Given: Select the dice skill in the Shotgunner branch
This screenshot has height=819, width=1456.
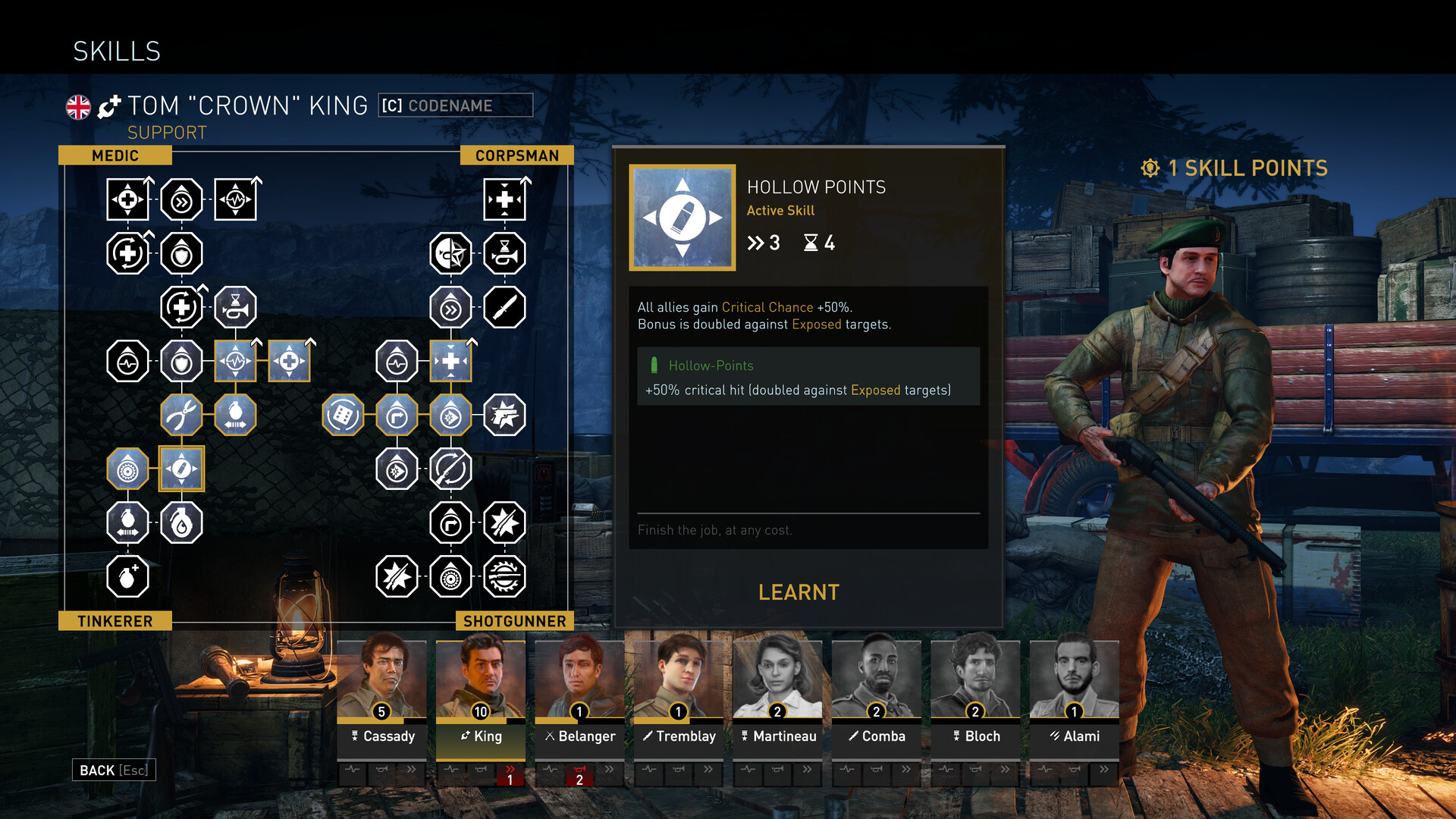Looking at the screenshot, I should coord(343,415).
